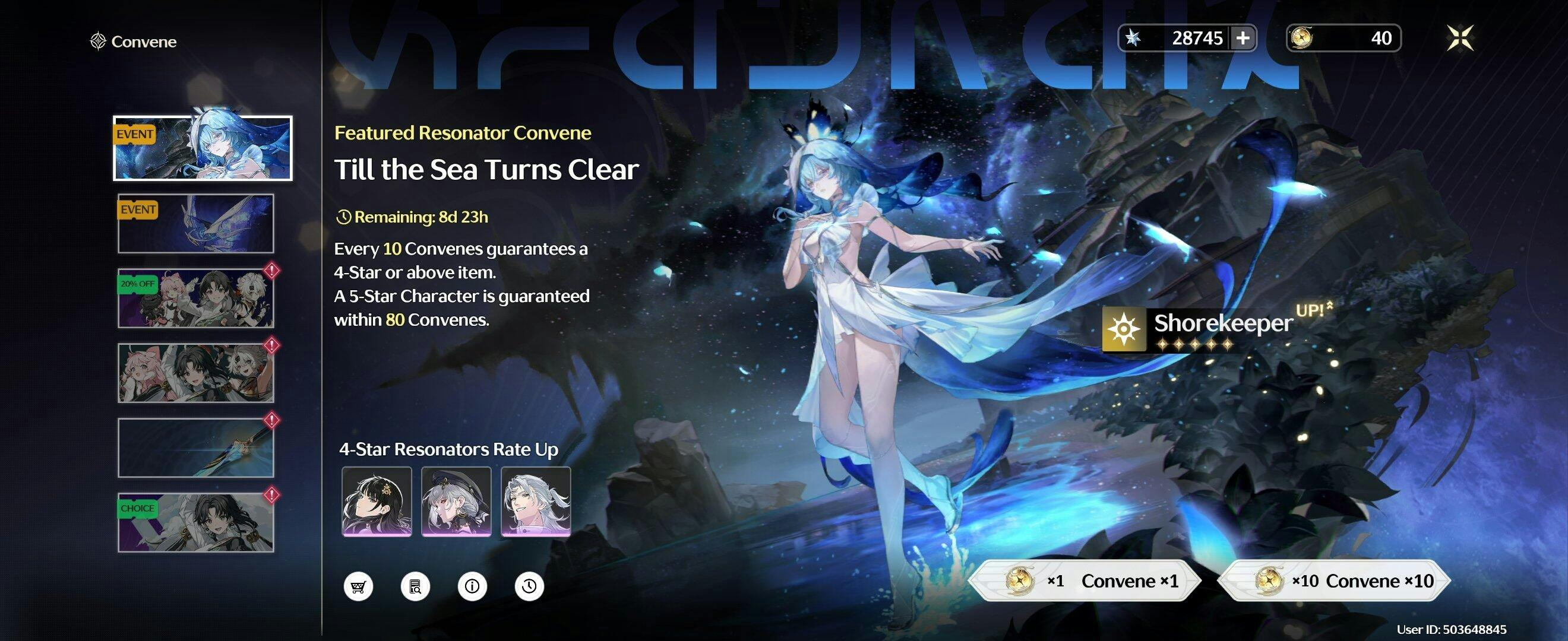Add more Astrite with the plus button

[1243, 39]
